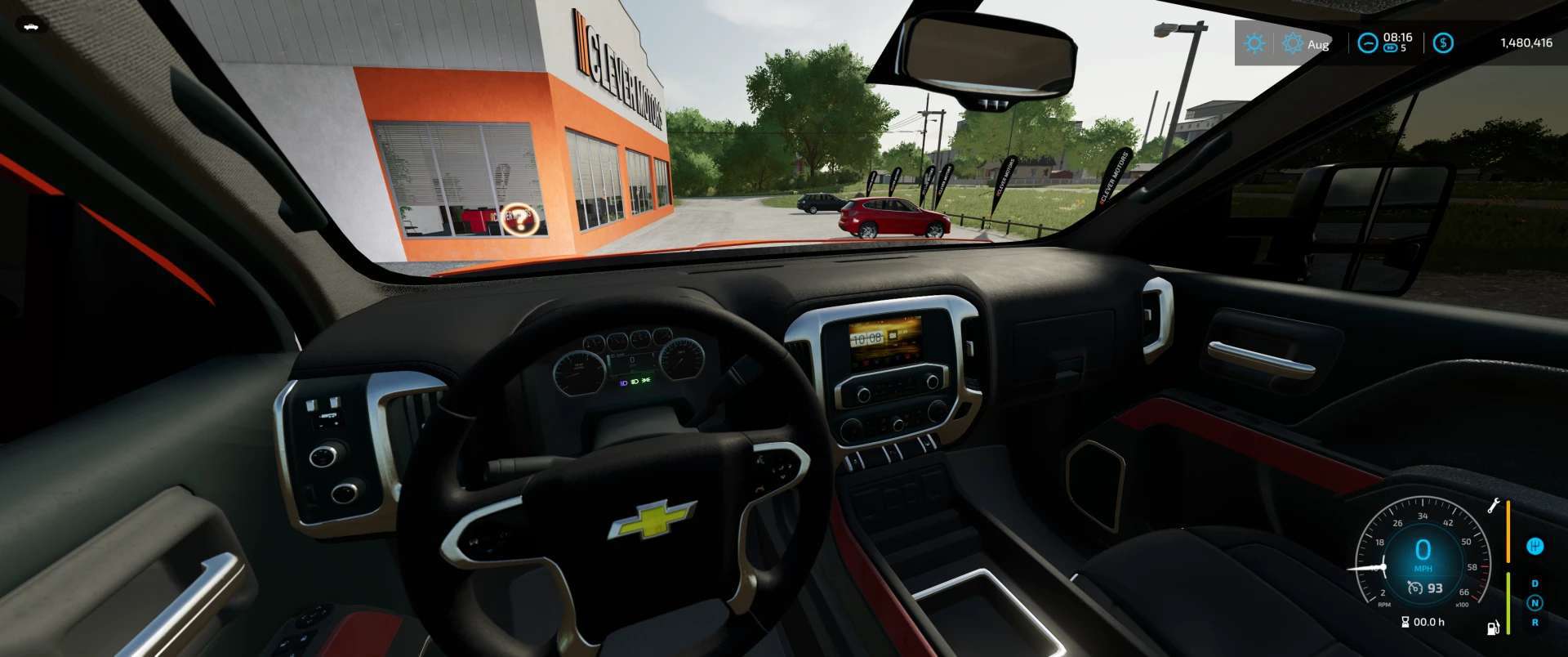Toggle the Neutral (N) gear indicator
This screenshot has width=1568, height=657.
coord(1535,601)
